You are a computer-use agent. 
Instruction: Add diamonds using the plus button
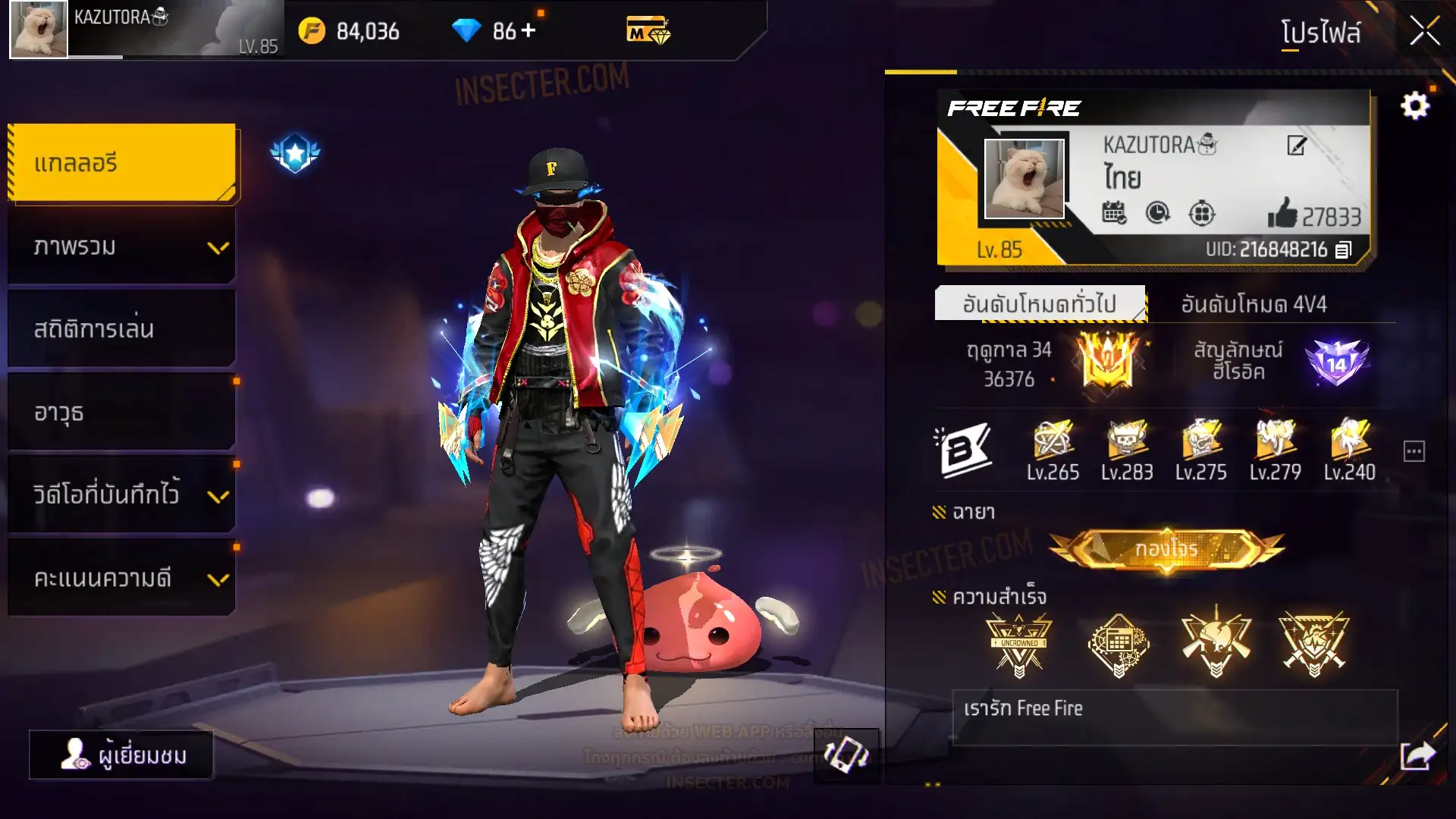click(529, 30)
